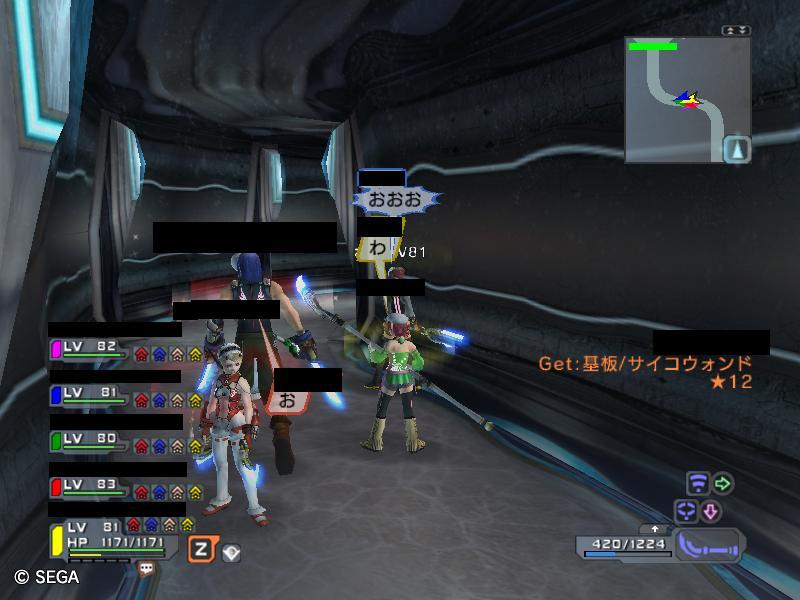Activate the pink down-arrow action icon
This screenshot has width=800, height=600.
[710, 512]
